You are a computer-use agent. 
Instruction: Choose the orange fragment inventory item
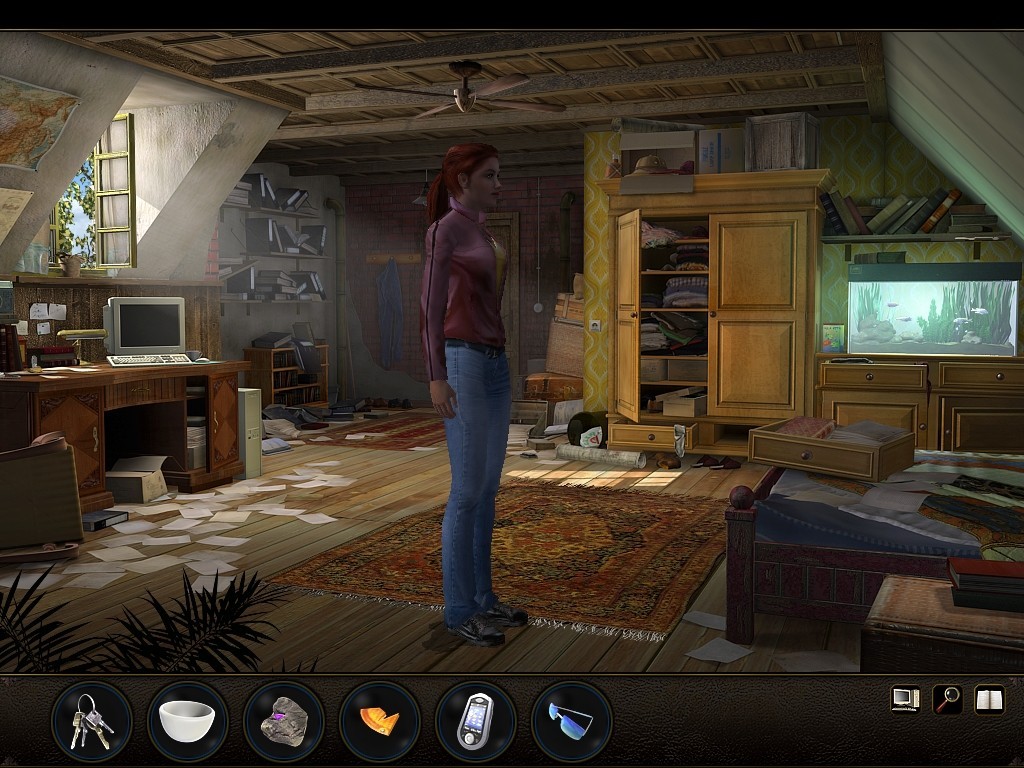pos(379,720)
